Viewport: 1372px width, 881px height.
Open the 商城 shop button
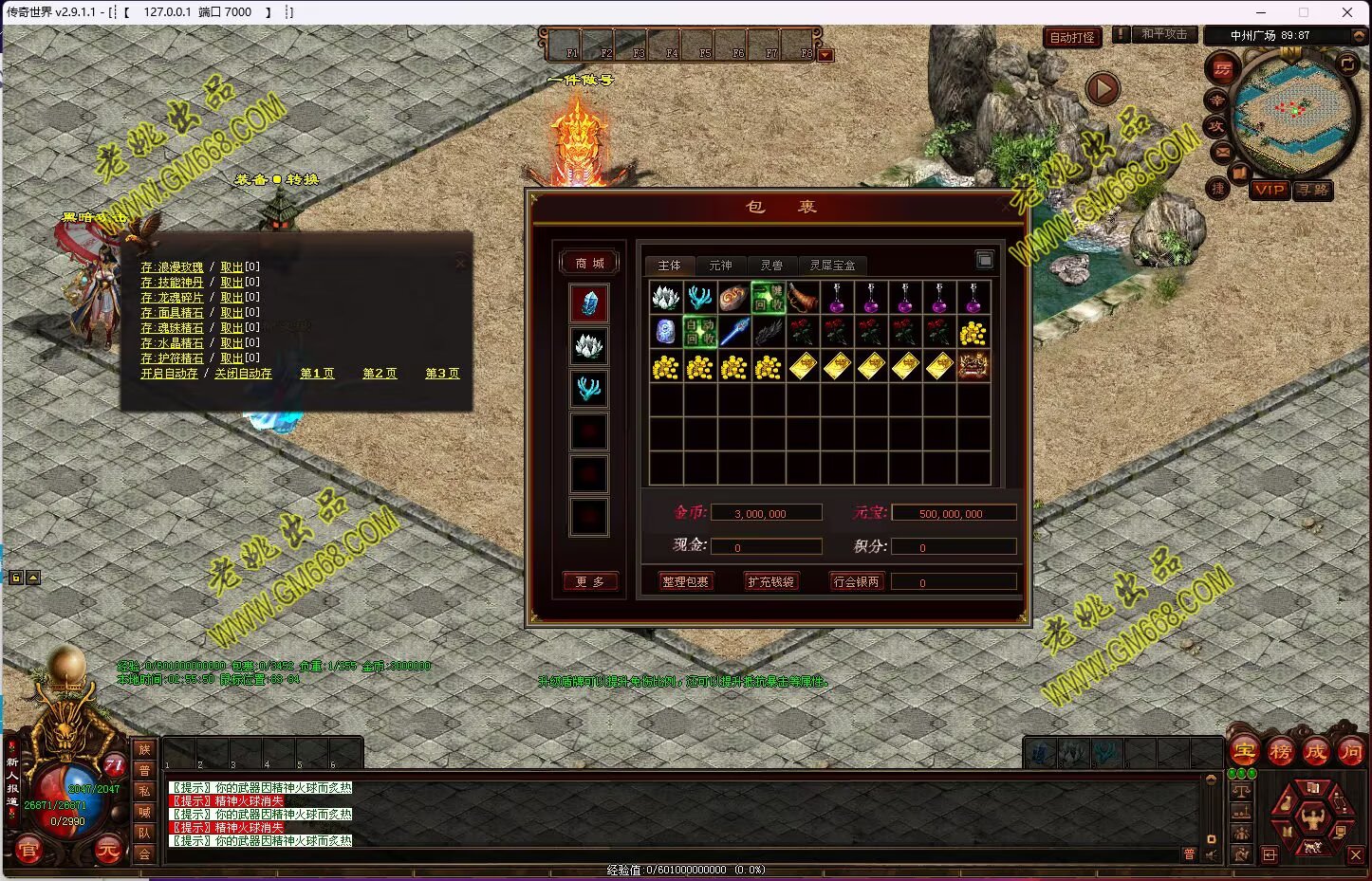[590, 263]
